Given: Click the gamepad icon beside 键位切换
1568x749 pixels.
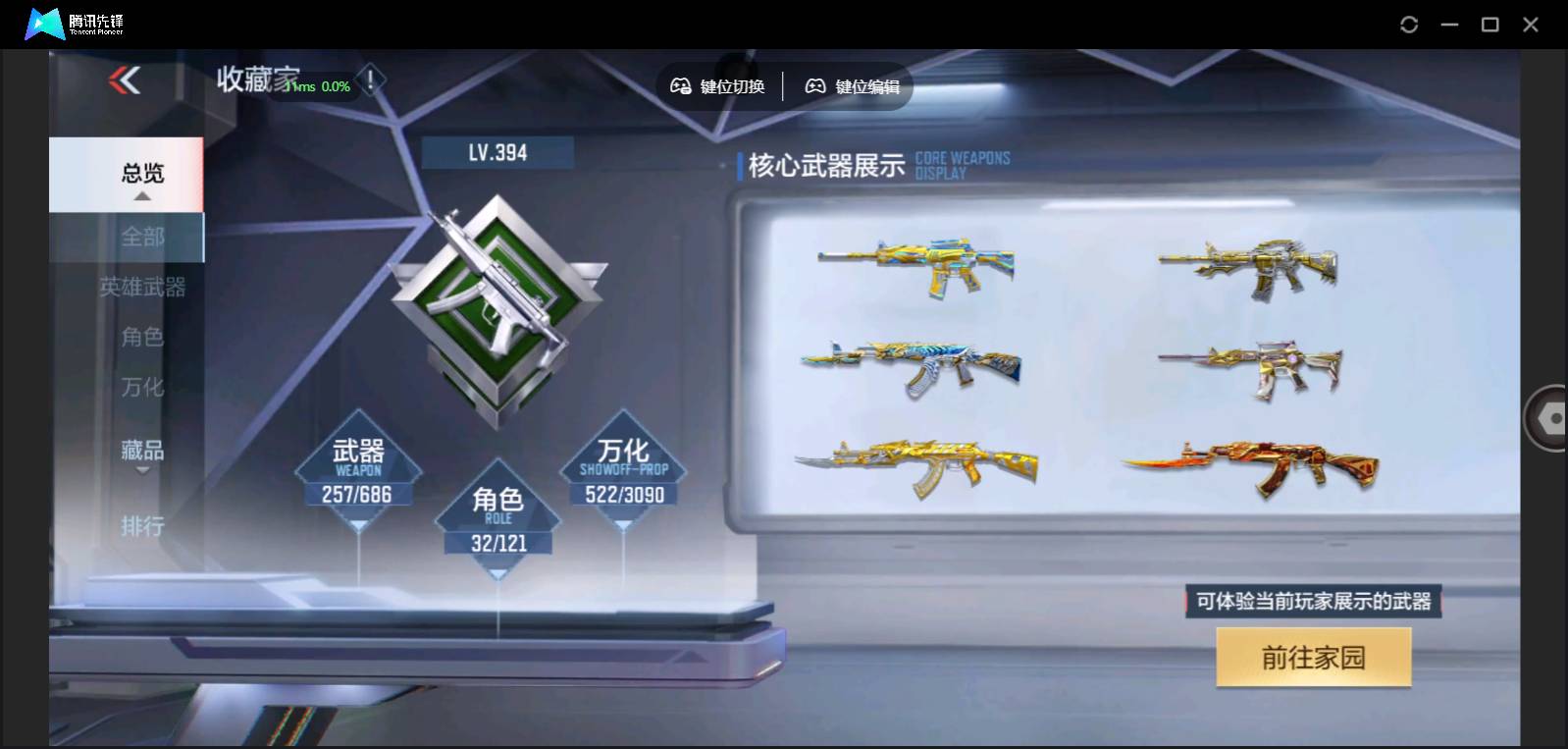Looking at the screenshot, I should point(679,86).
